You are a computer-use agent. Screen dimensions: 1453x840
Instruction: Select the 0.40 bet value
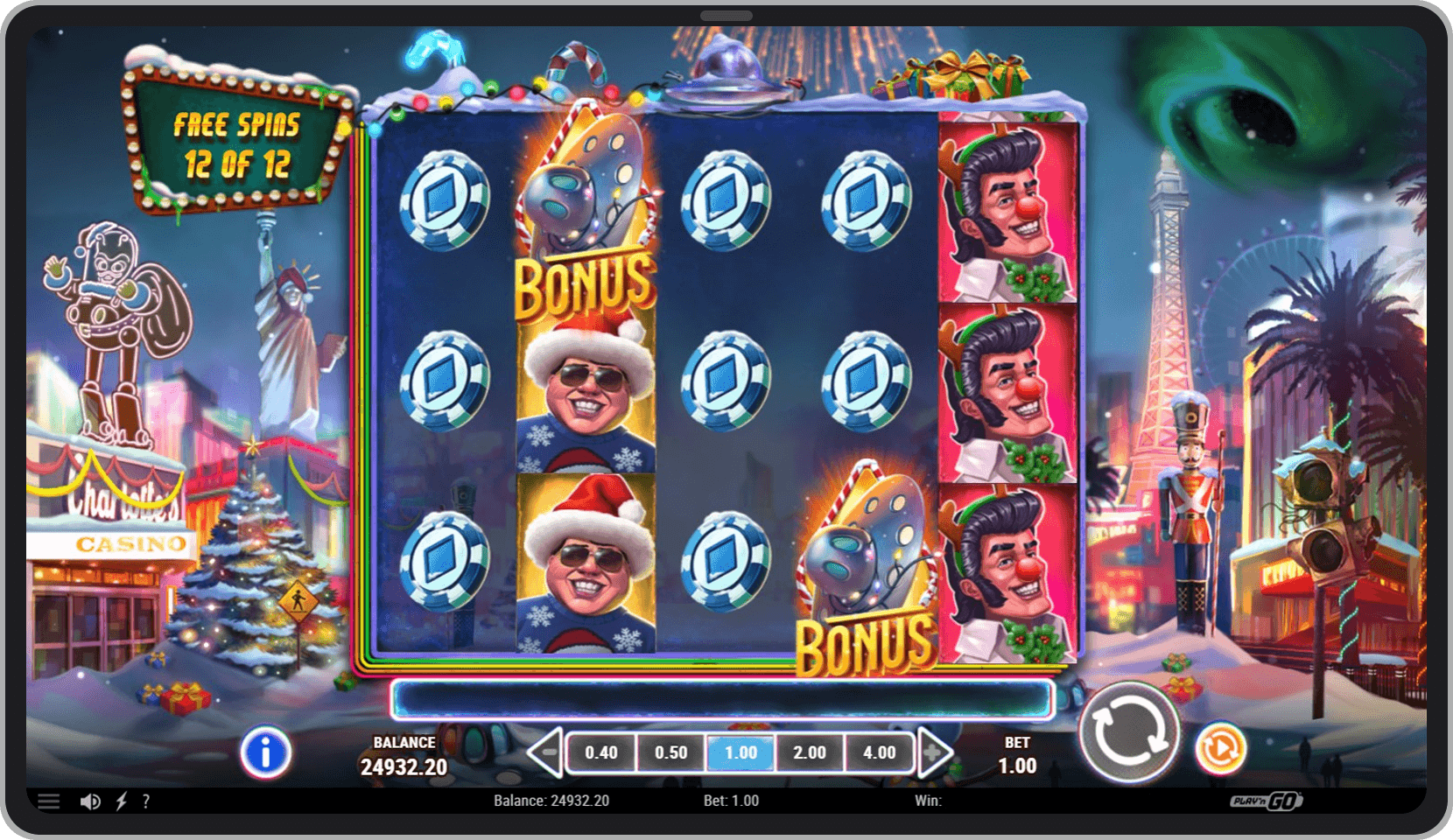[600, 752]
